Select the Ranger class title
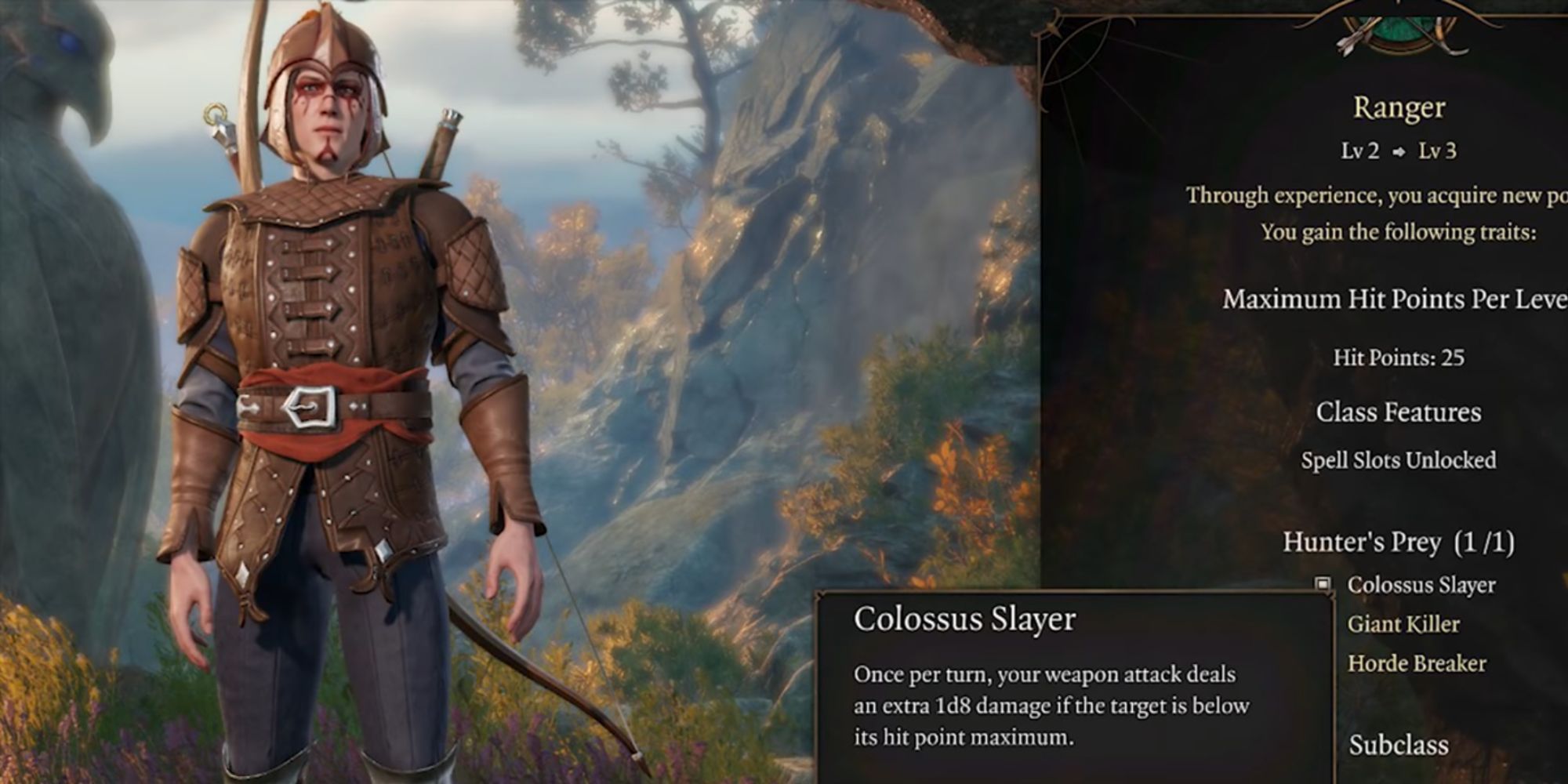 pos(1398,108)
